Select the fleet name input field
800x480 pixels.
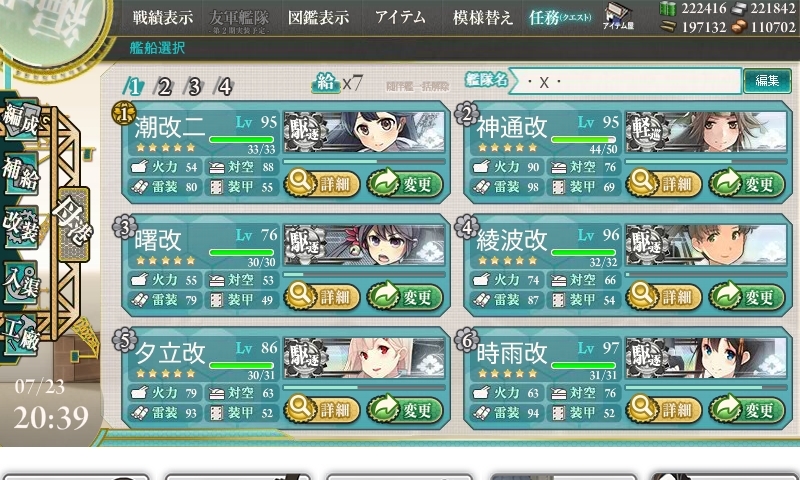click(x=630, y=82)
